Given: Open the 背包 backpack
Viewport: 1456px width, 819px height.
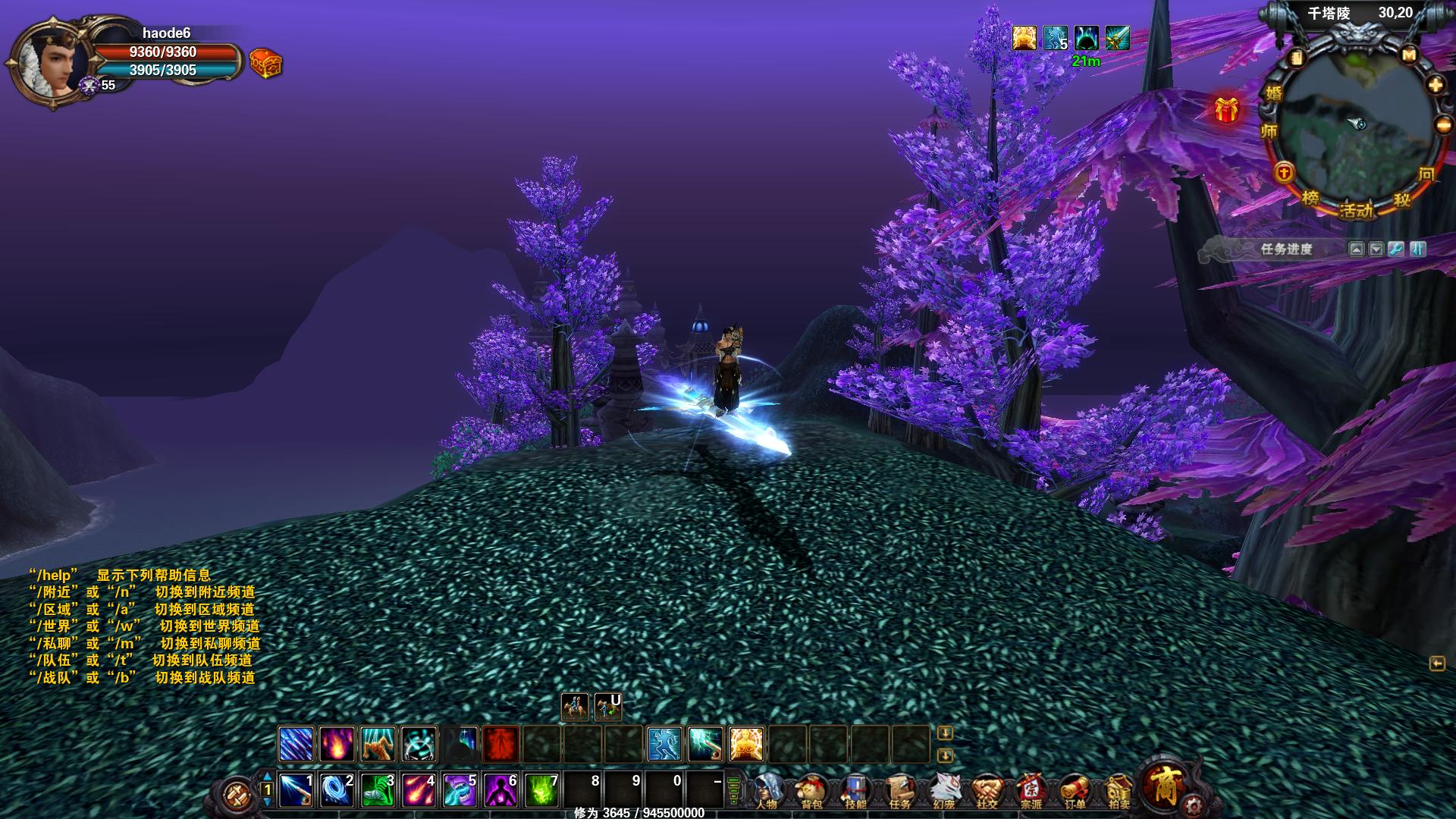Looking at the screenshot, I should 811,791.
